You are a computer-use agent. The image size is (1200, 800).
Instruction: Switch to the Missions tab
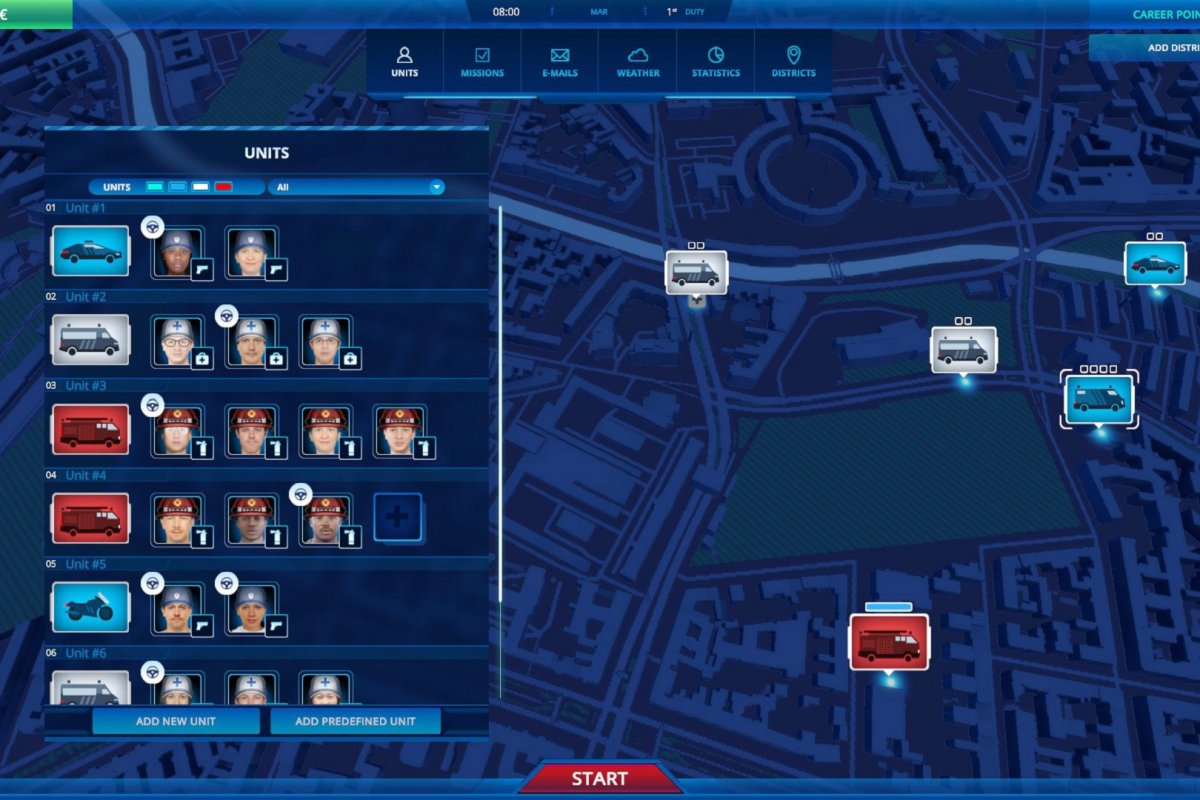click(482, 61)
